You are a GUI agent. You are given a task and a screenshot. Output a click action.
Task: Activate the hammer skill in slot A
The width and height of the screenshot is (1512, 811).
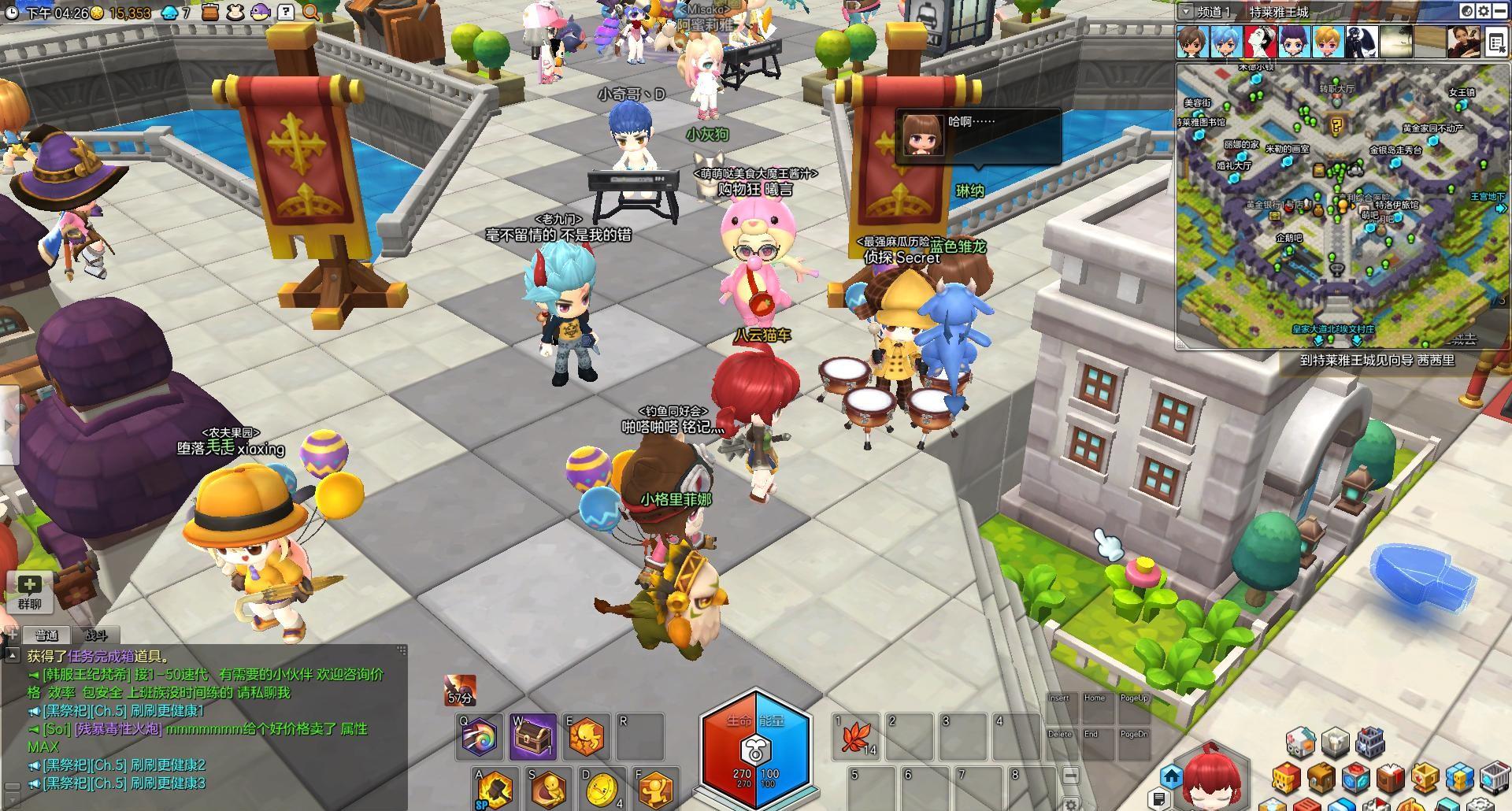pos(495,790)
